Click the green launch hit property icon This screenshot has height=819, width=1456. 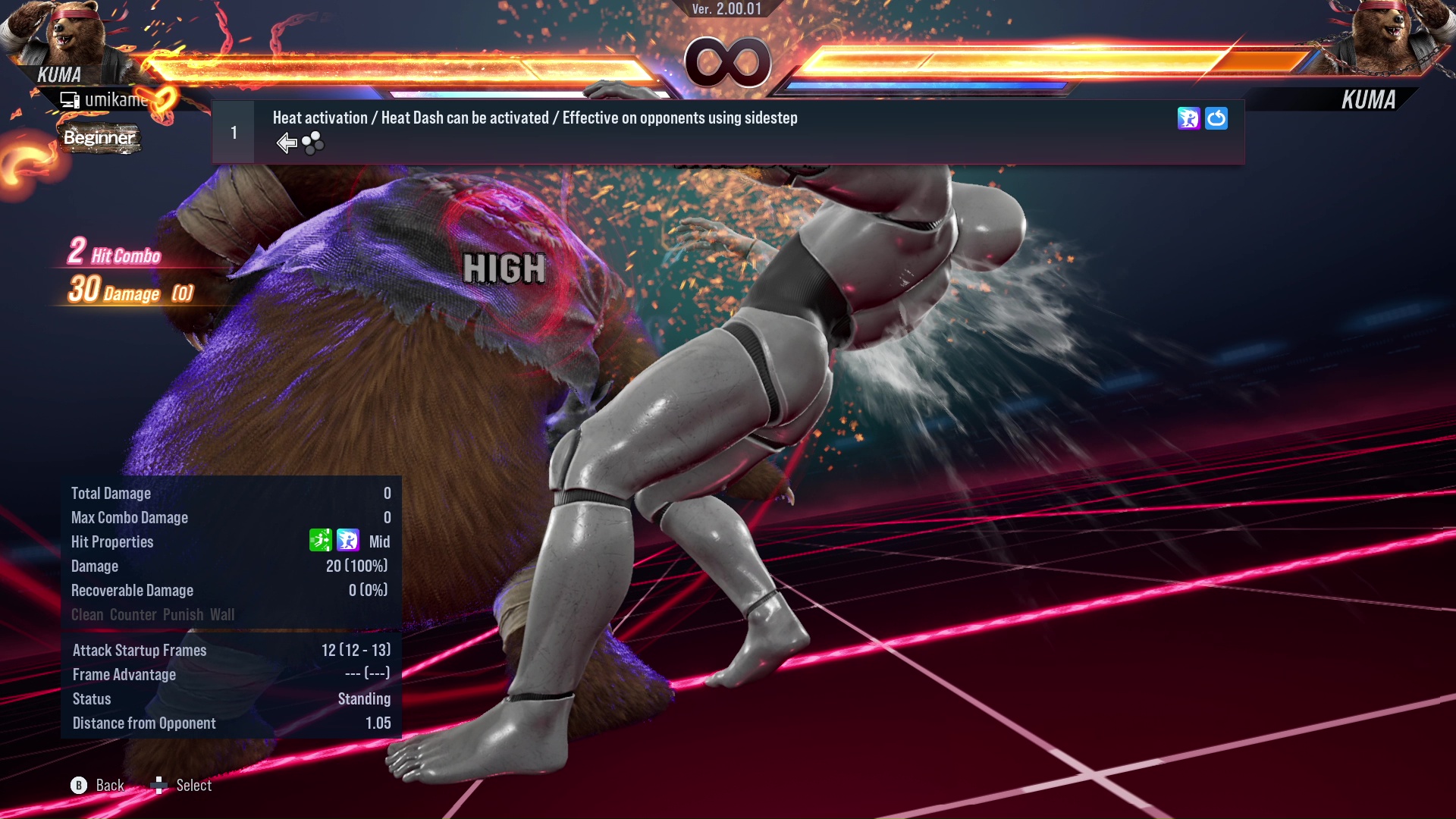[x=322, y=541]
